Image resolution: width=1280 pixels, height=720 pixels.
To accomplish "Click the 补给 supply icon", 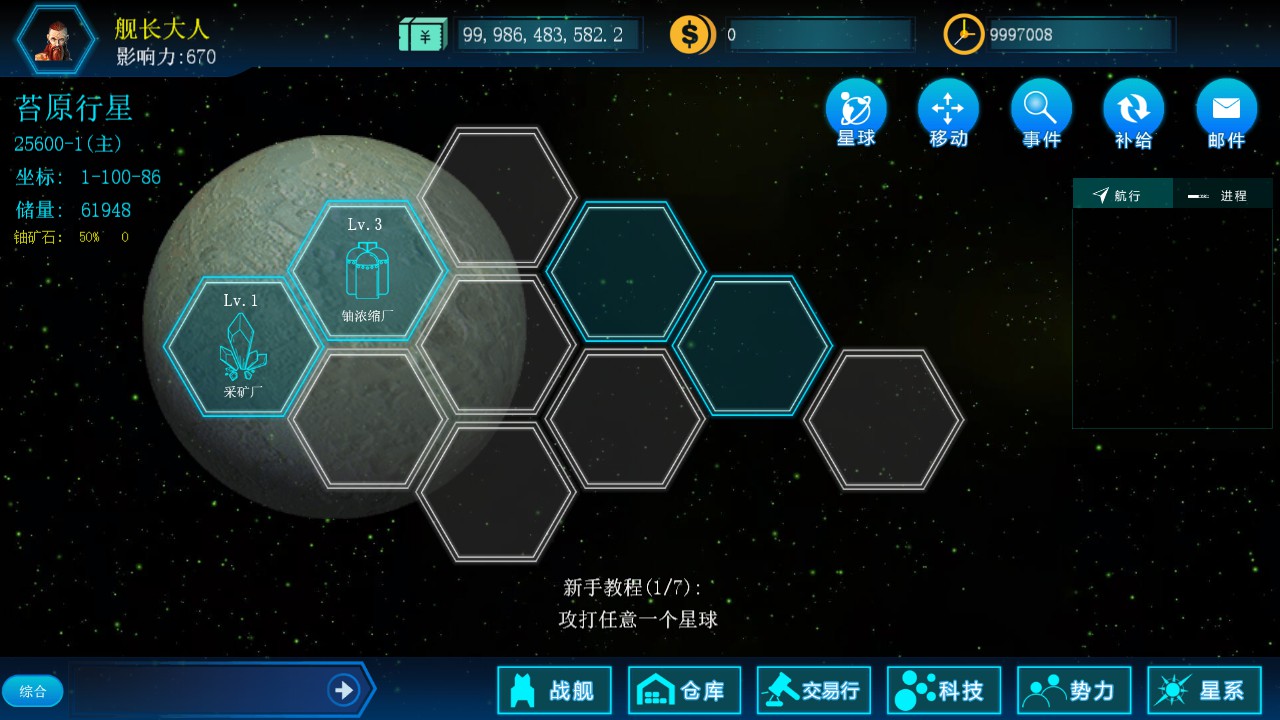I will (x=1133, y=112).
